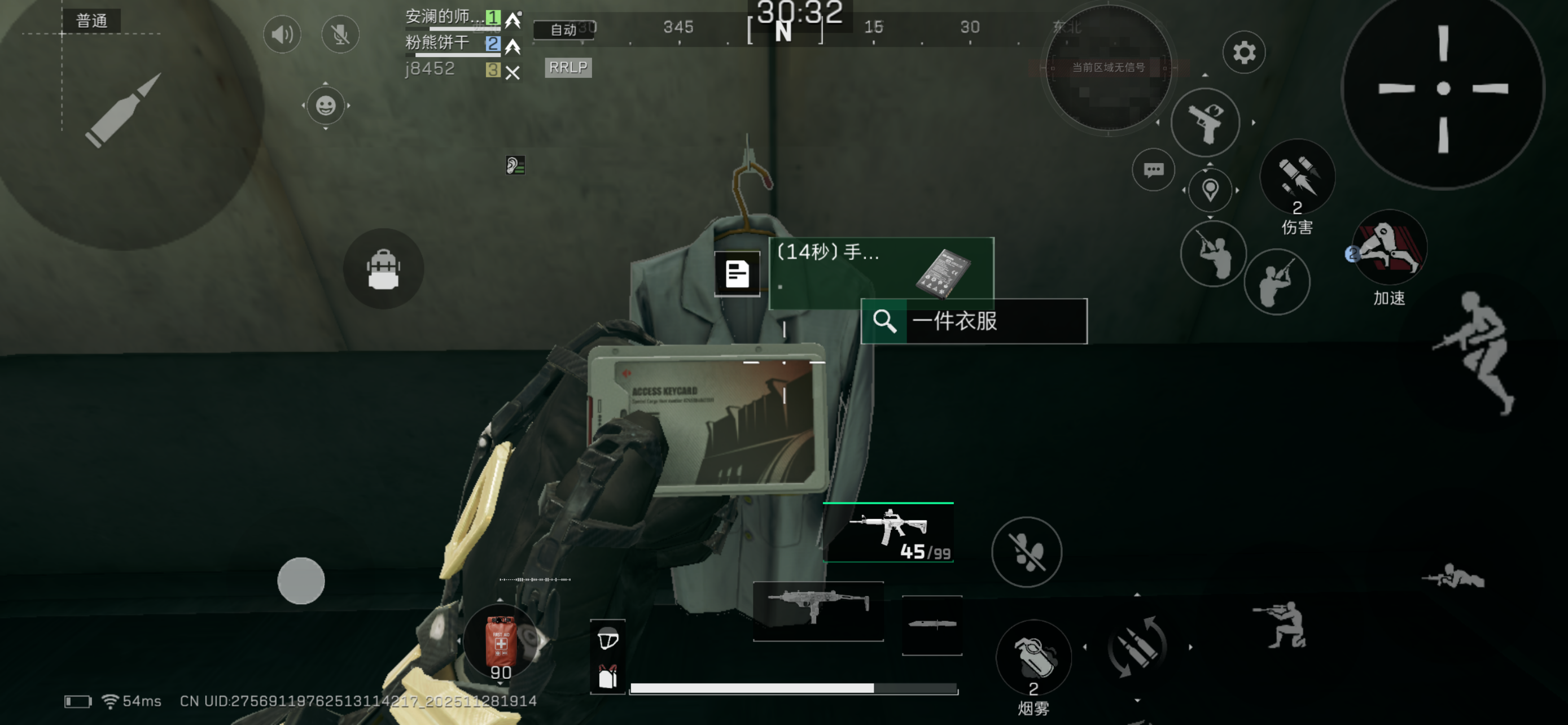Switch to the pistol sidearm
Viewport: 1568px width, 725px height.
1206,122
